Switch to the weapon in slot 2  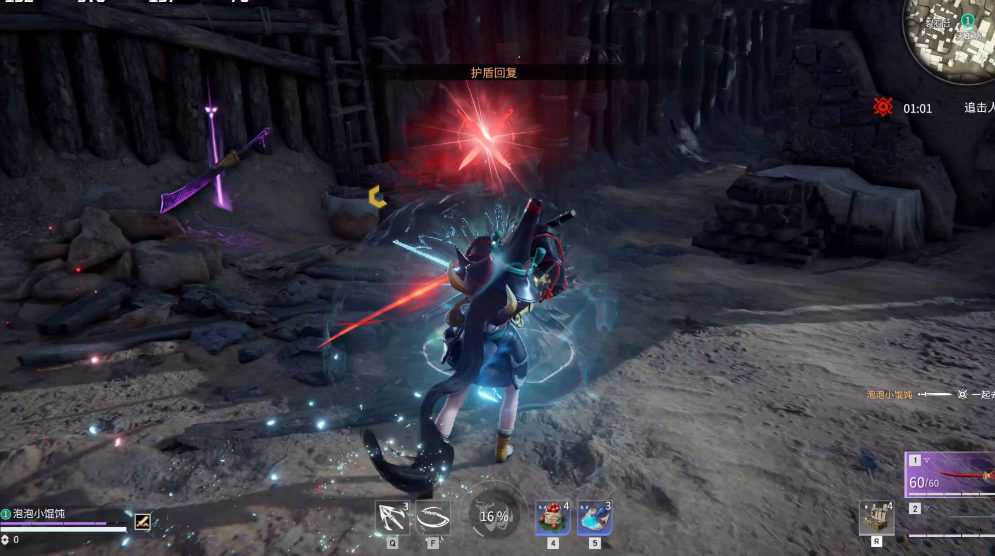coord(950,511)
